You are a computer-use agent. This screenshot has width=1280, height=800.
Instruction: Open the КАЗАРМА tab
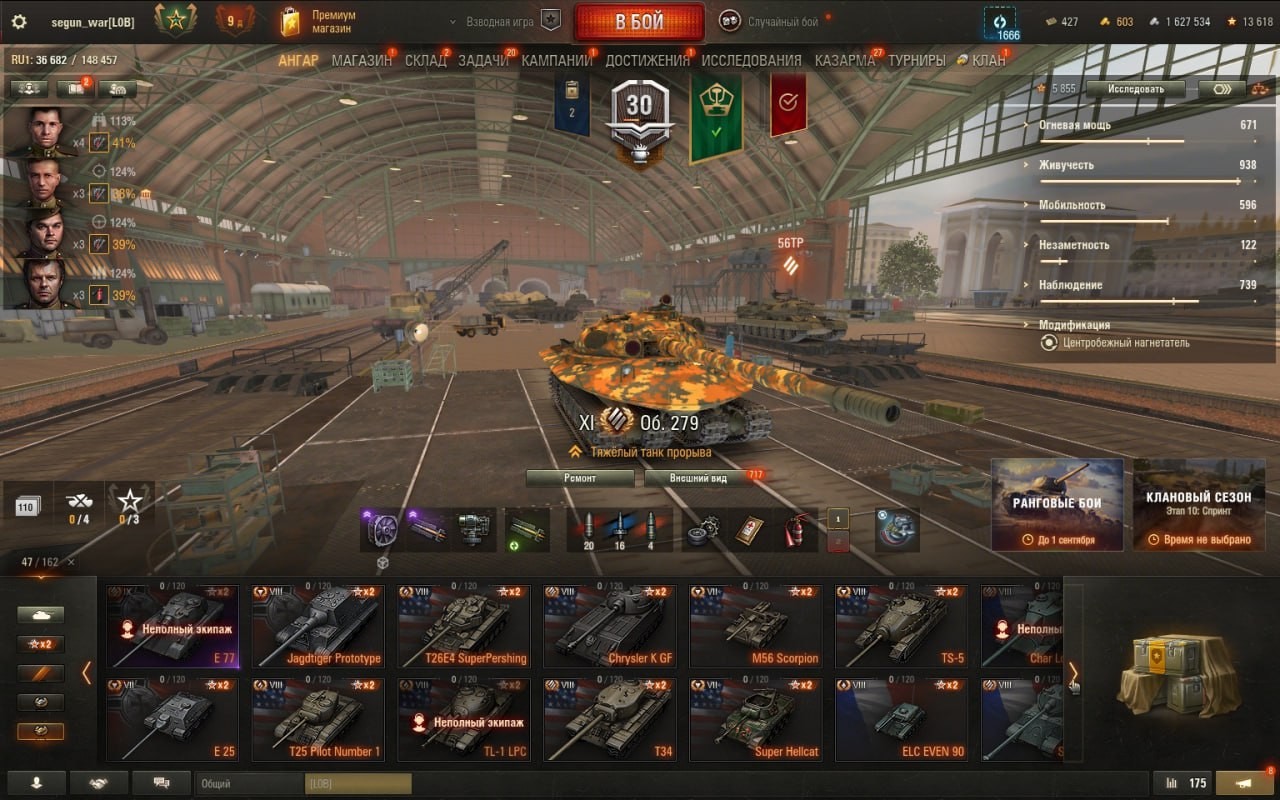point(844,60)
